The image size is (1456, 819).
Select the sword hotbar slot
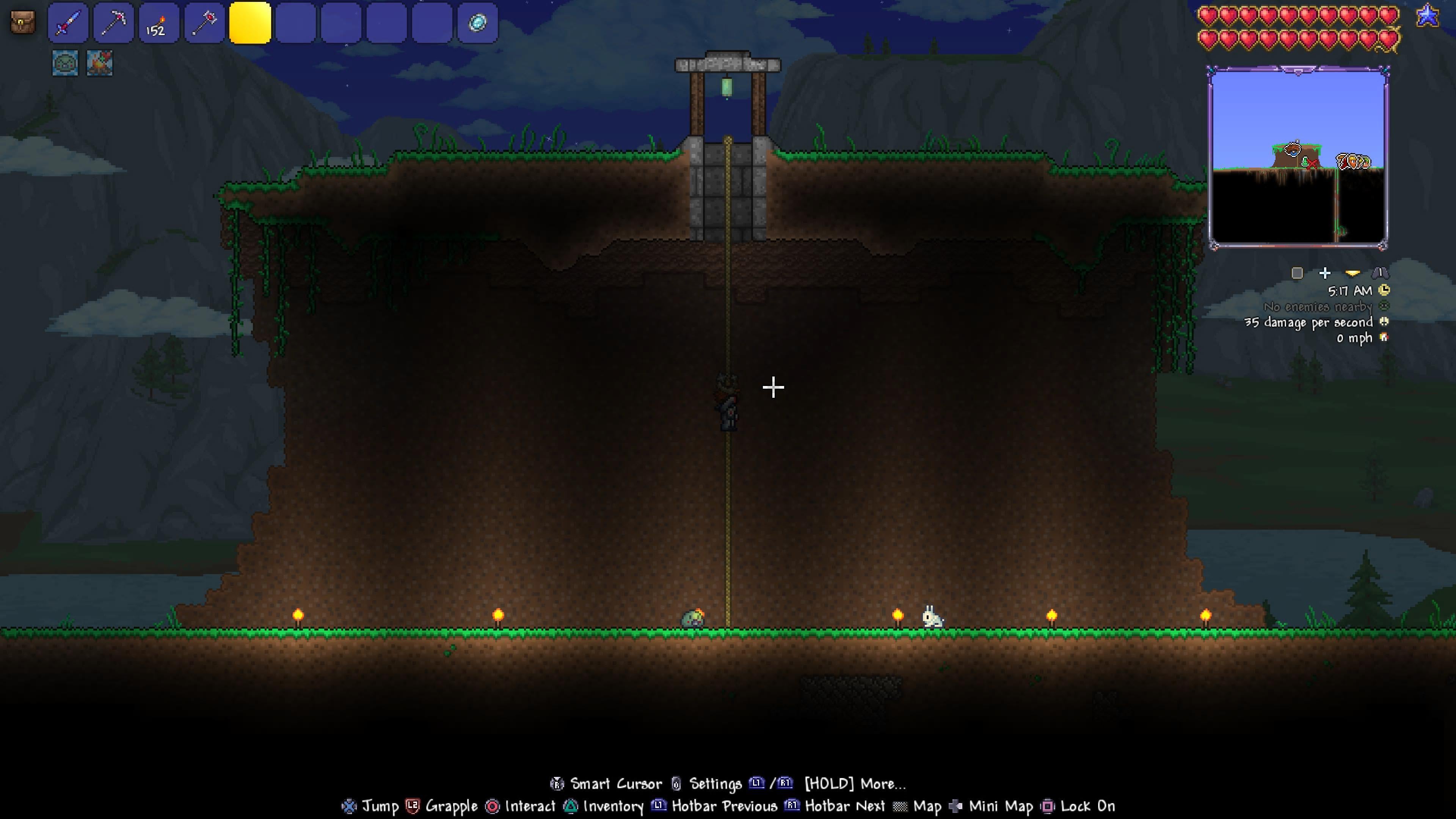pos(68,23)
